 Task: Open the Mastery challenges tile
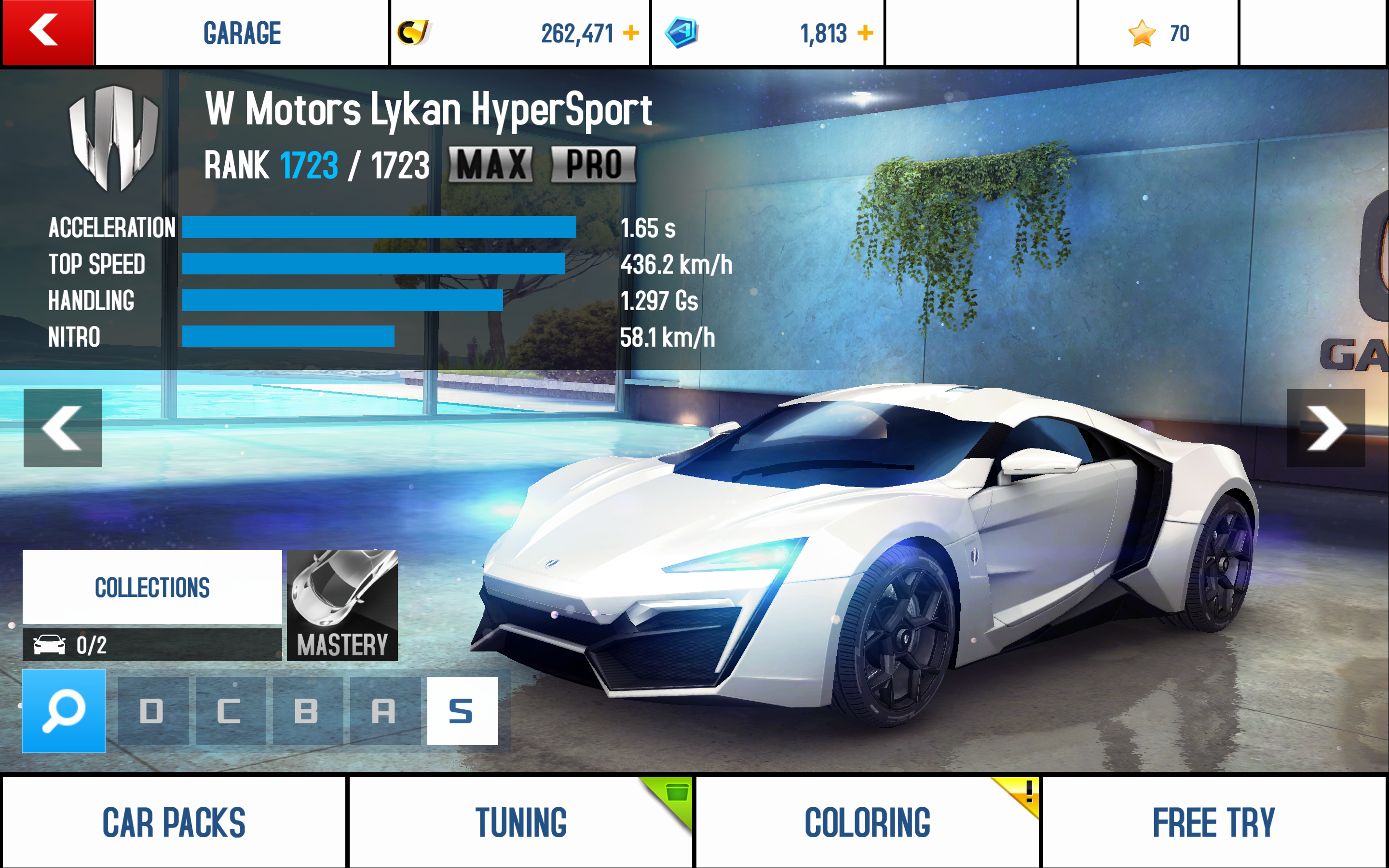[x=342, y=605]
